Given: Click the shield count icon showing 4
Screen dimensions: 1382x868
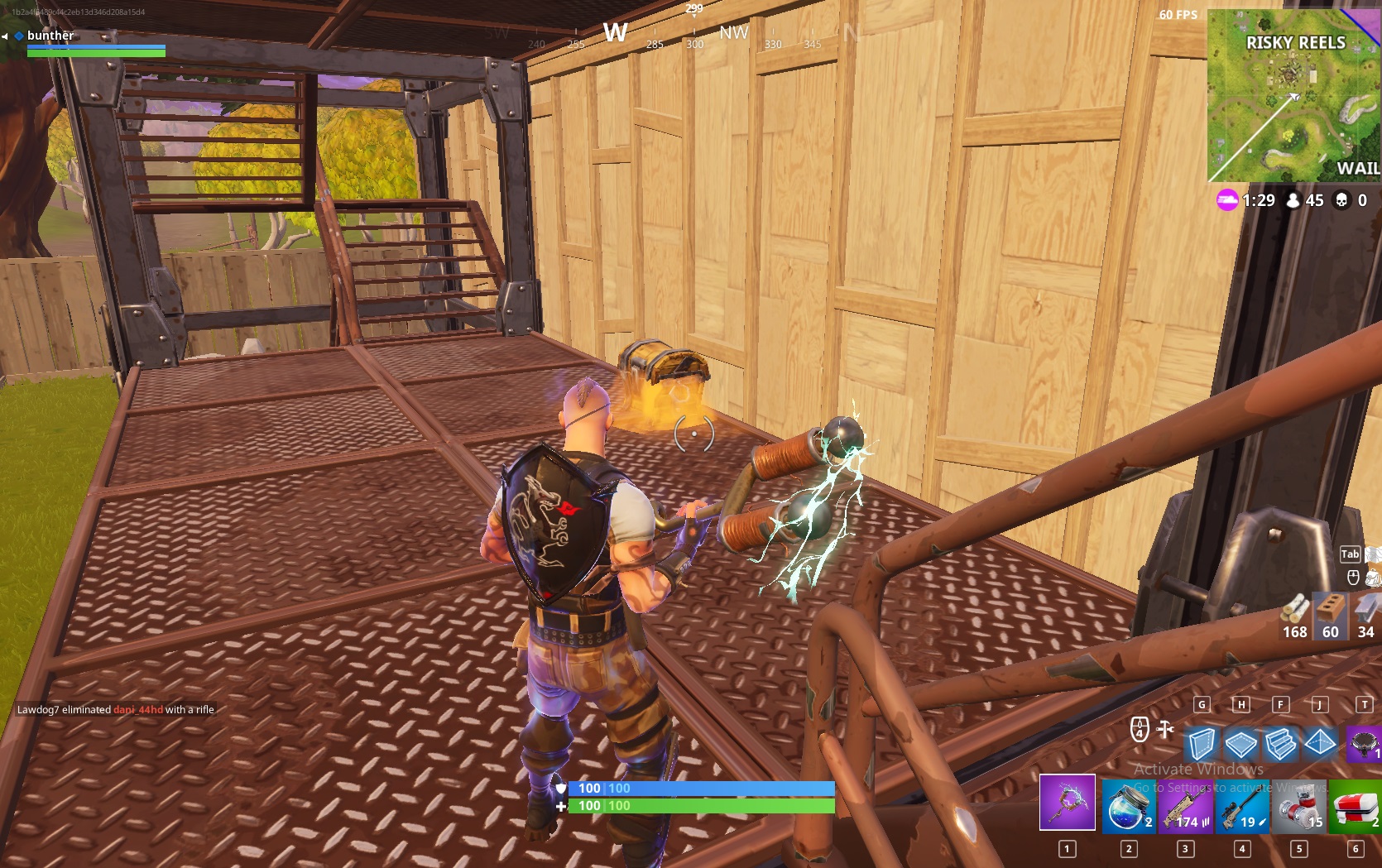Looking at the screenshot, I should [1140, 728].
